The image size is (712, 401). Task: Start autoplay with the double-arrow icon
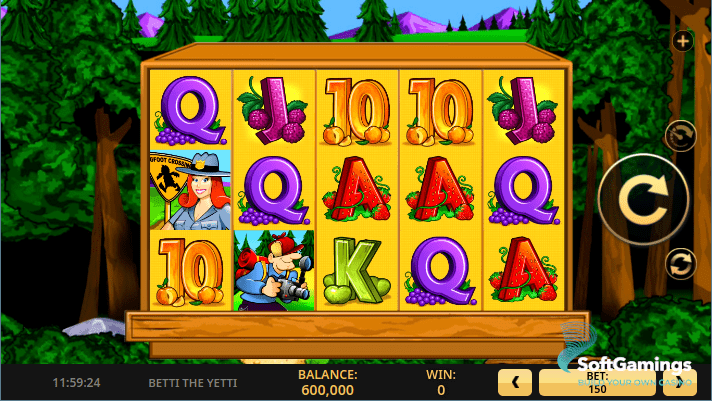coord(680,264)
